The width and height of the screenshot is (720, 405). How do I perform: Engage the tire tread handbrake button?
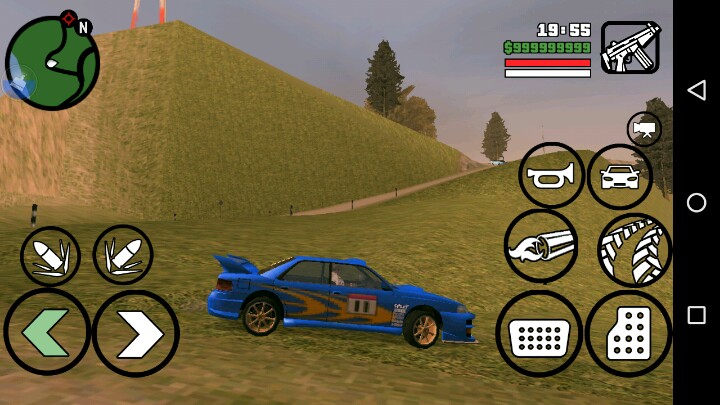pos(634,249)
